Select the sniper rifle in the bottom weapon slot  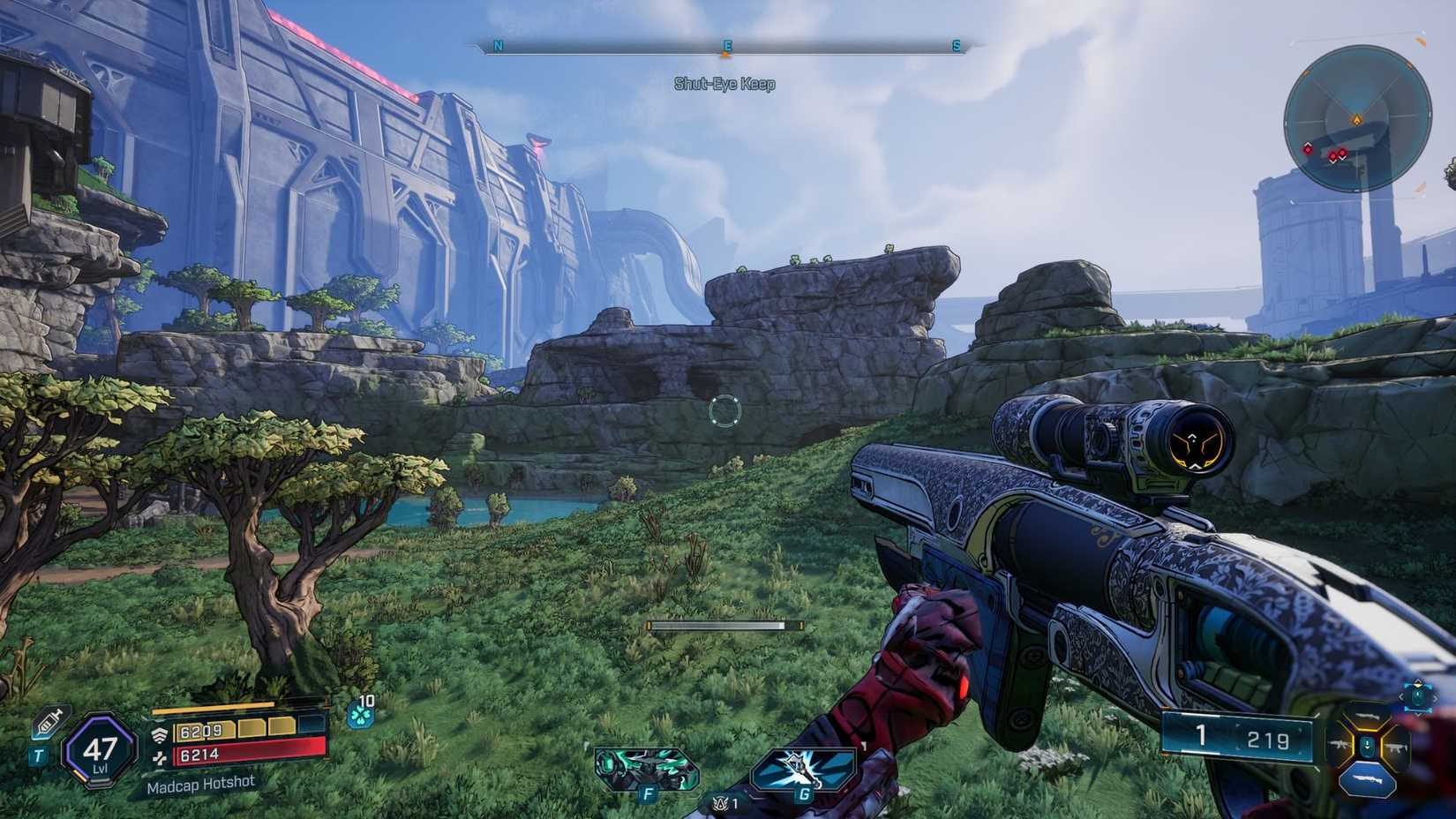coord(1368,778)
